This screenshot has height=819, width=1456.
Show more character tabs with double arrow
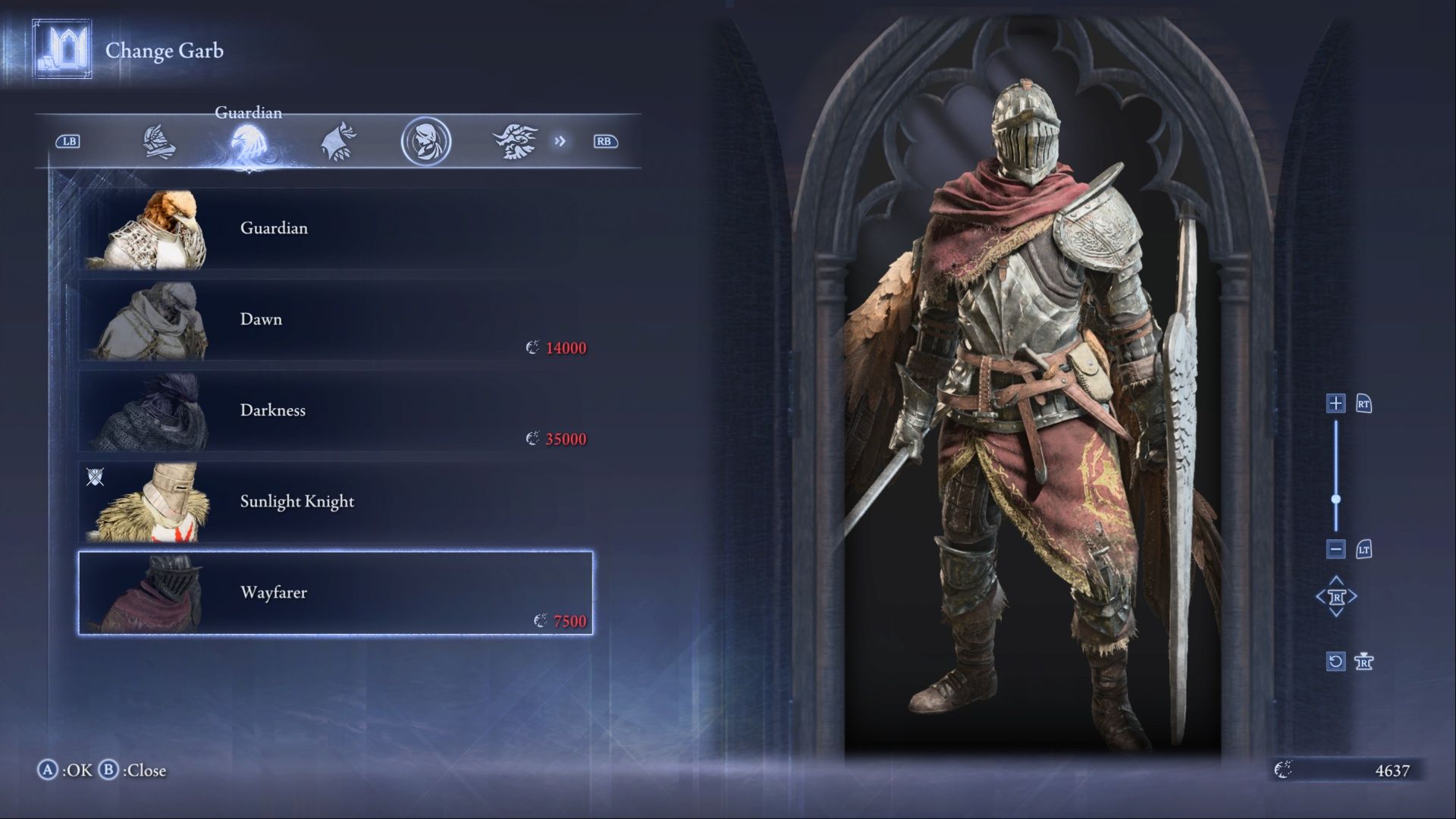tap(560, 141)
